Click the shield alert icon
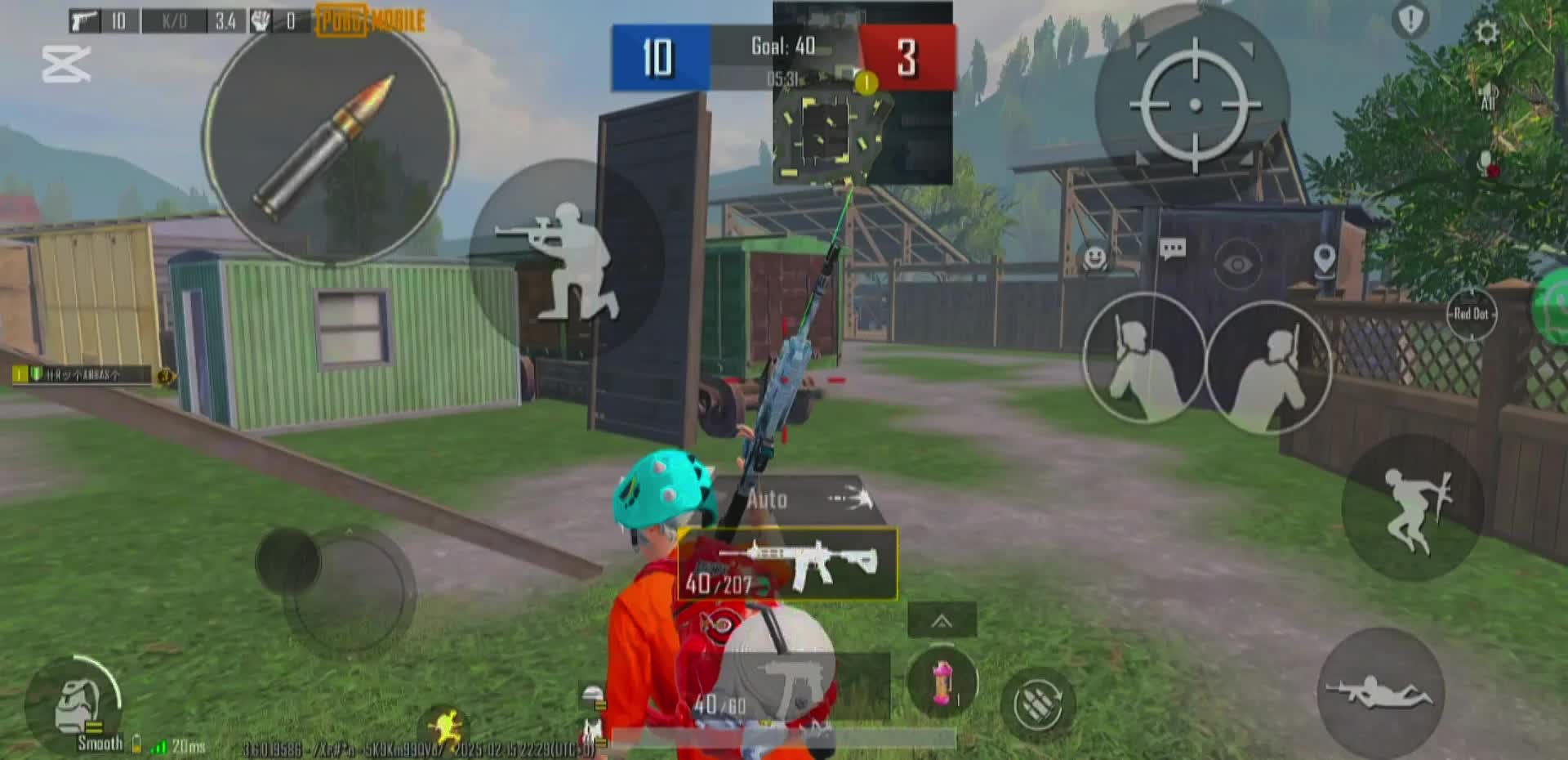 (1410, 20)
